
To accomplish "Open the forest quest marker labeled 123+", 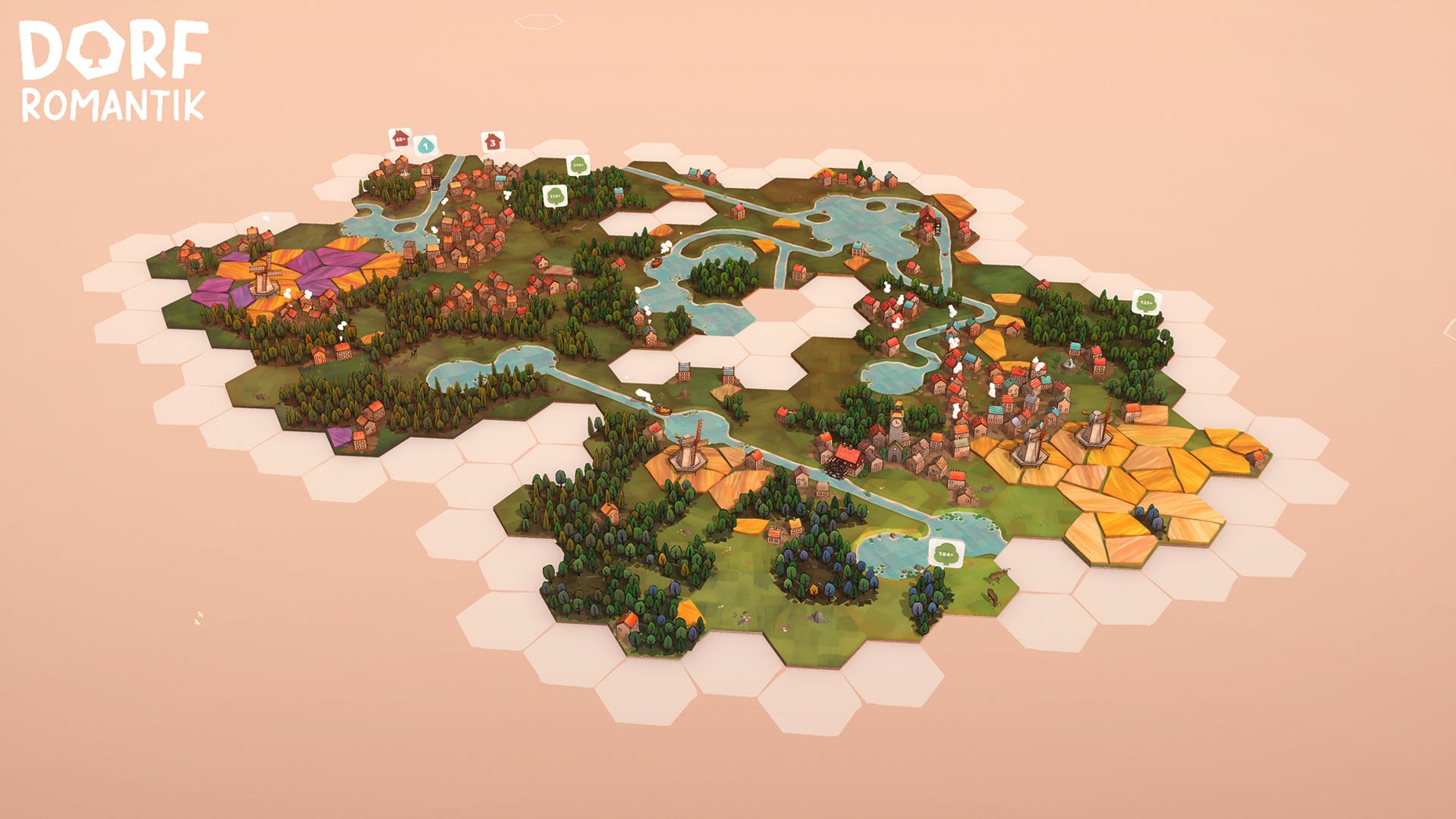I will click(1146, 303).
